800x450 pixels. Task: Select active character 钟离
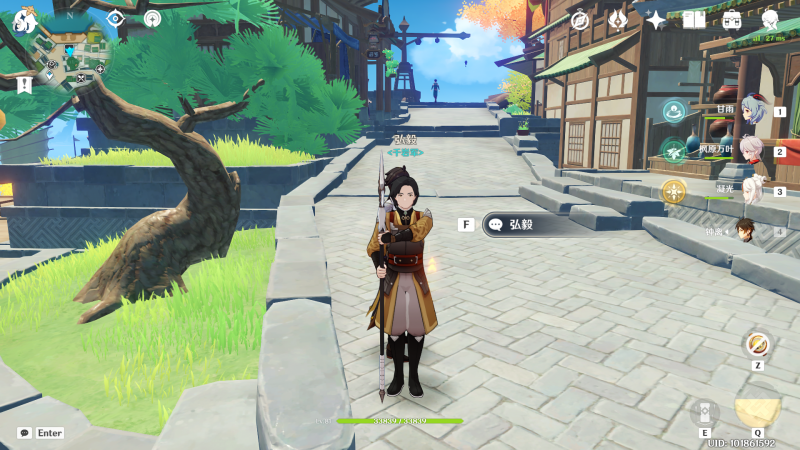tap(747, 231)
